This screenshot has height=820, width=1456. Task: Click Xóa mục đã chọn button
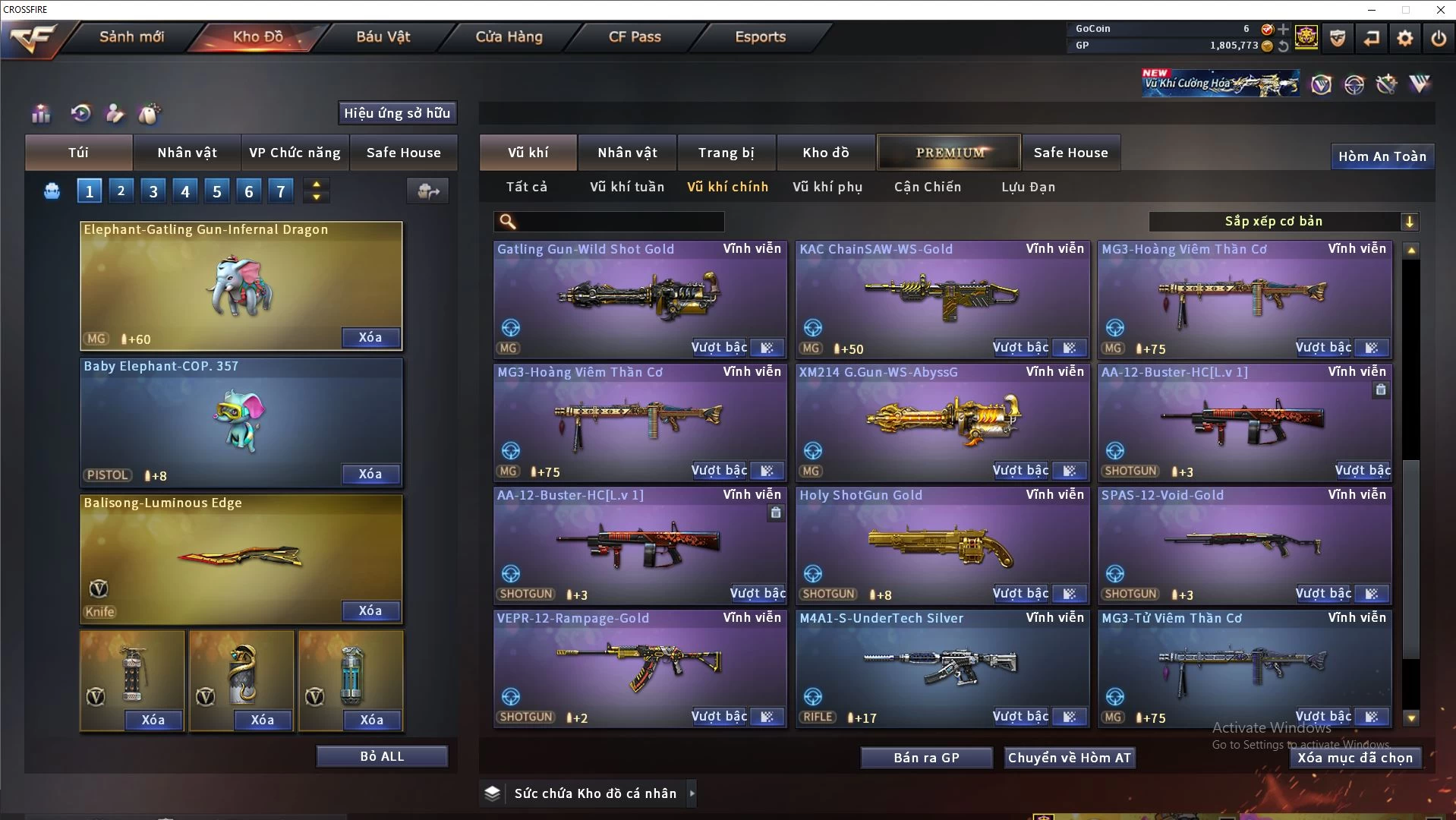[1355, 758]
